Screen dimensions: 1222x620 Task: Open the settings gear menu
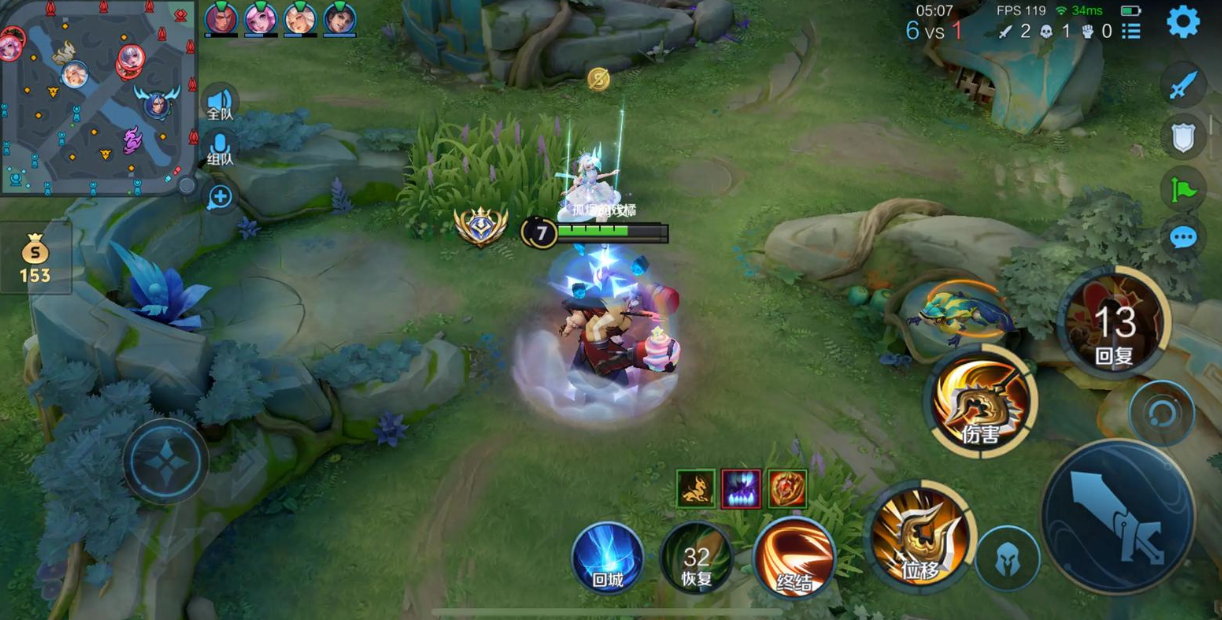[1183, 21]
